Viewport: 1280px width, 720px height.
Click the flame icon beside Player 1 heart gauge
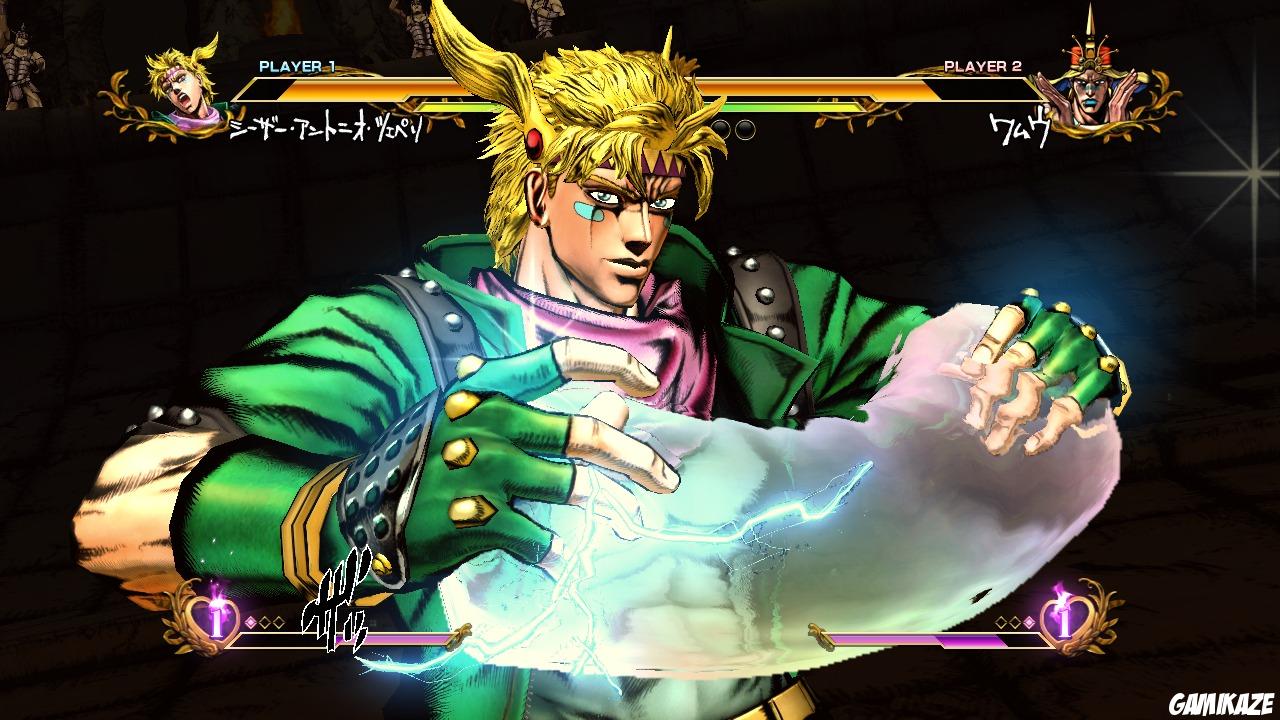(214, 592)
